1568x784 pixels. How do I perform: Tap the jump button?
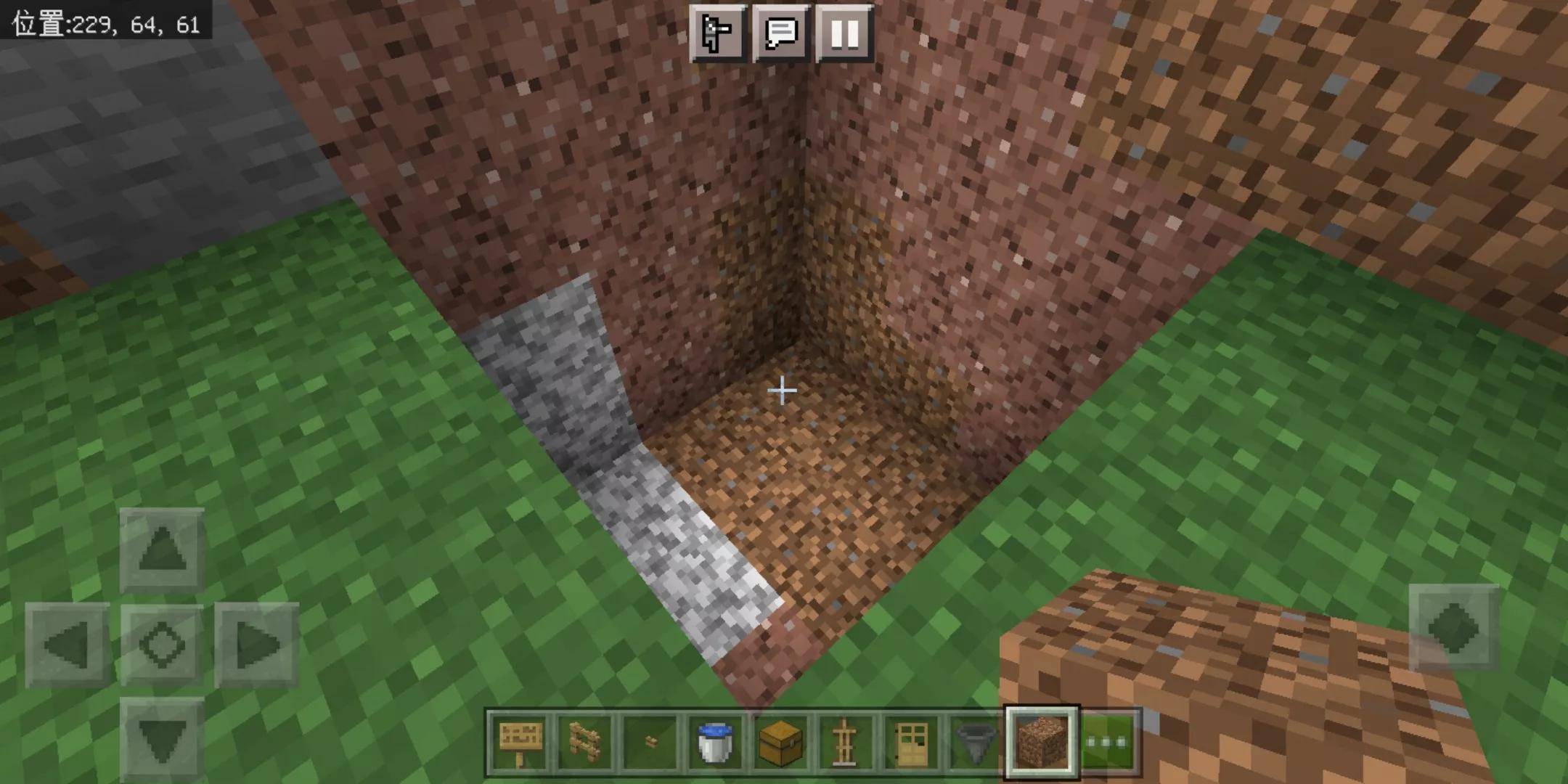pyautogui.click(x=1453, y=627)
